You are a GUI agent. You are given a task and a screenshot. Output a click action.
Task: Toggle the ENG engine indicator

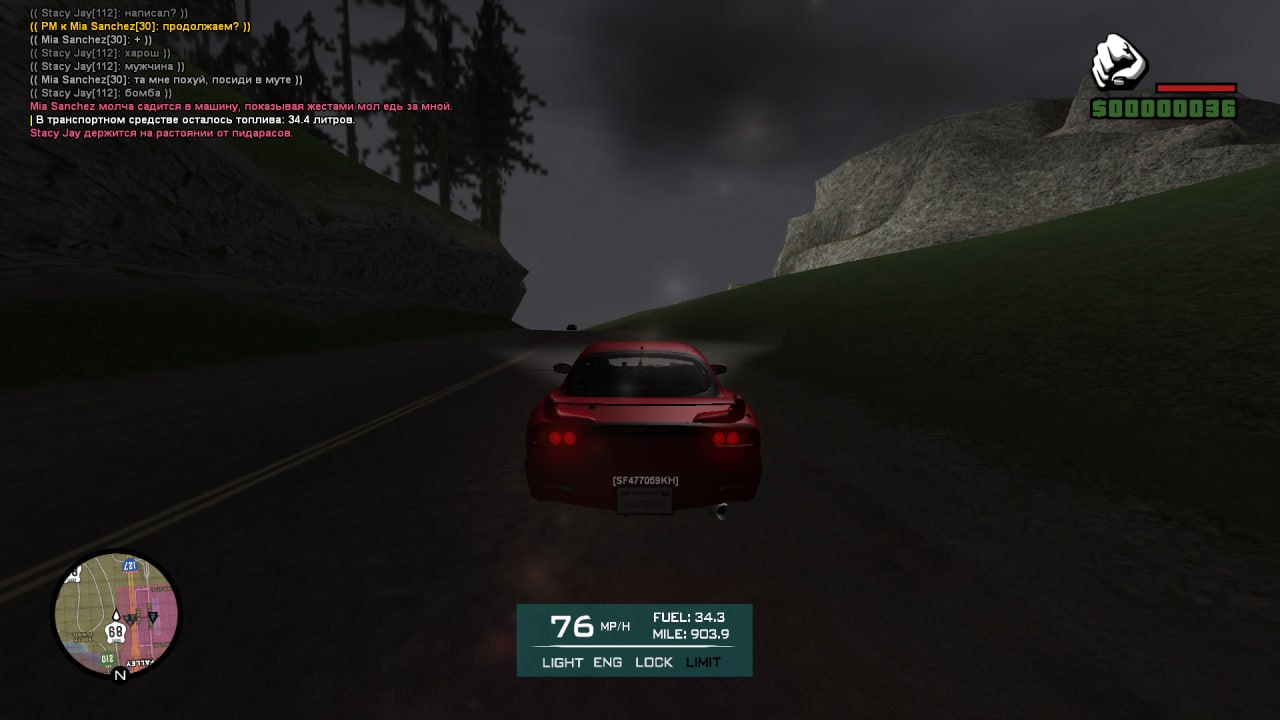coord(607,662)
